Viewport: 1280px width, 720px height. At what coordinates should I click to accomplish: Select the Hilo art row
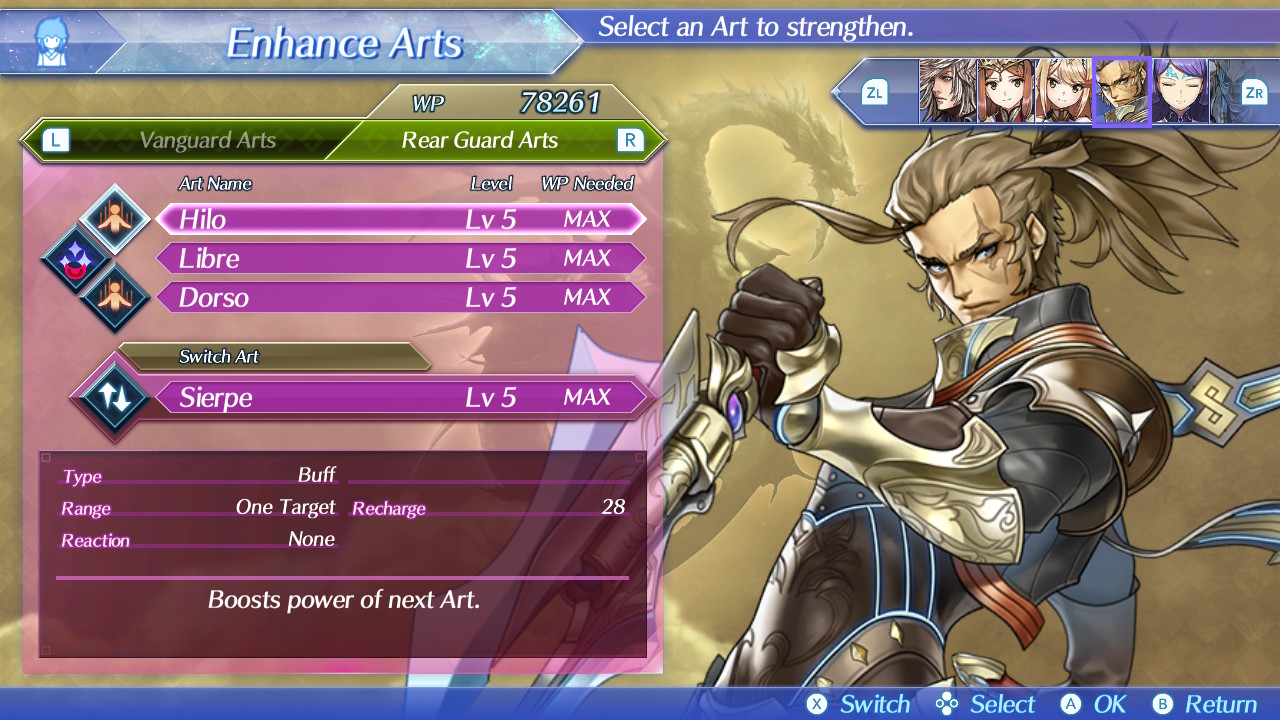click(x=400, y=219)
